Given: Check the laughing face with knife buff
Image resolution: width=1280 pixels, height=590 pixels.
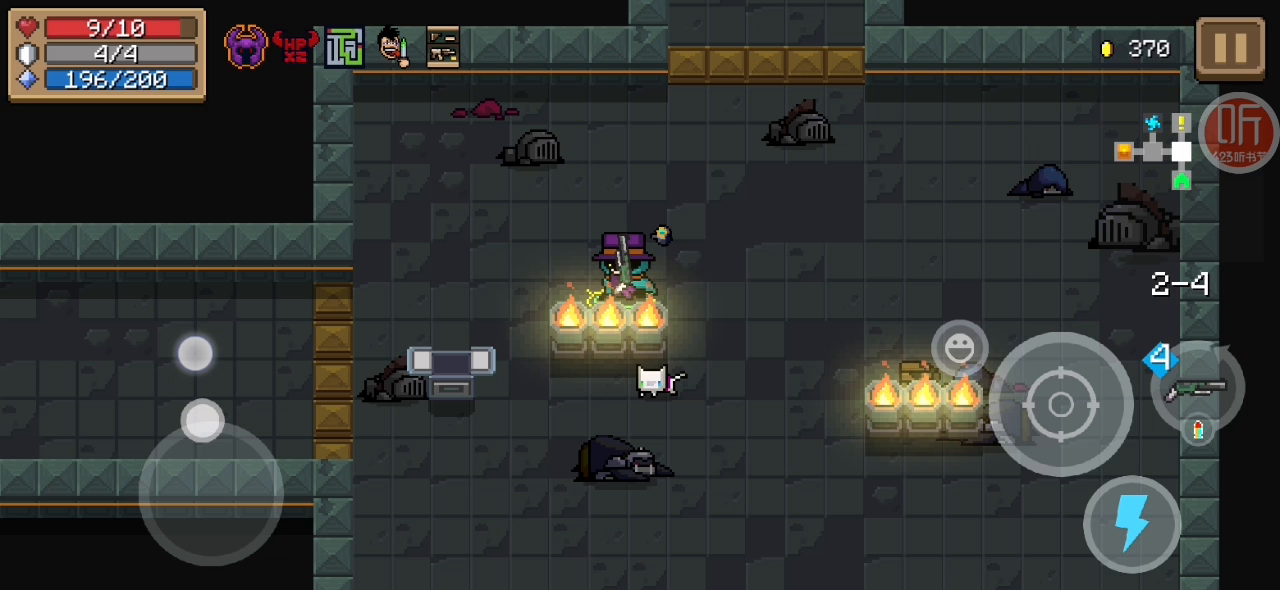Looking at the screenshot, I should coord(393,47).
